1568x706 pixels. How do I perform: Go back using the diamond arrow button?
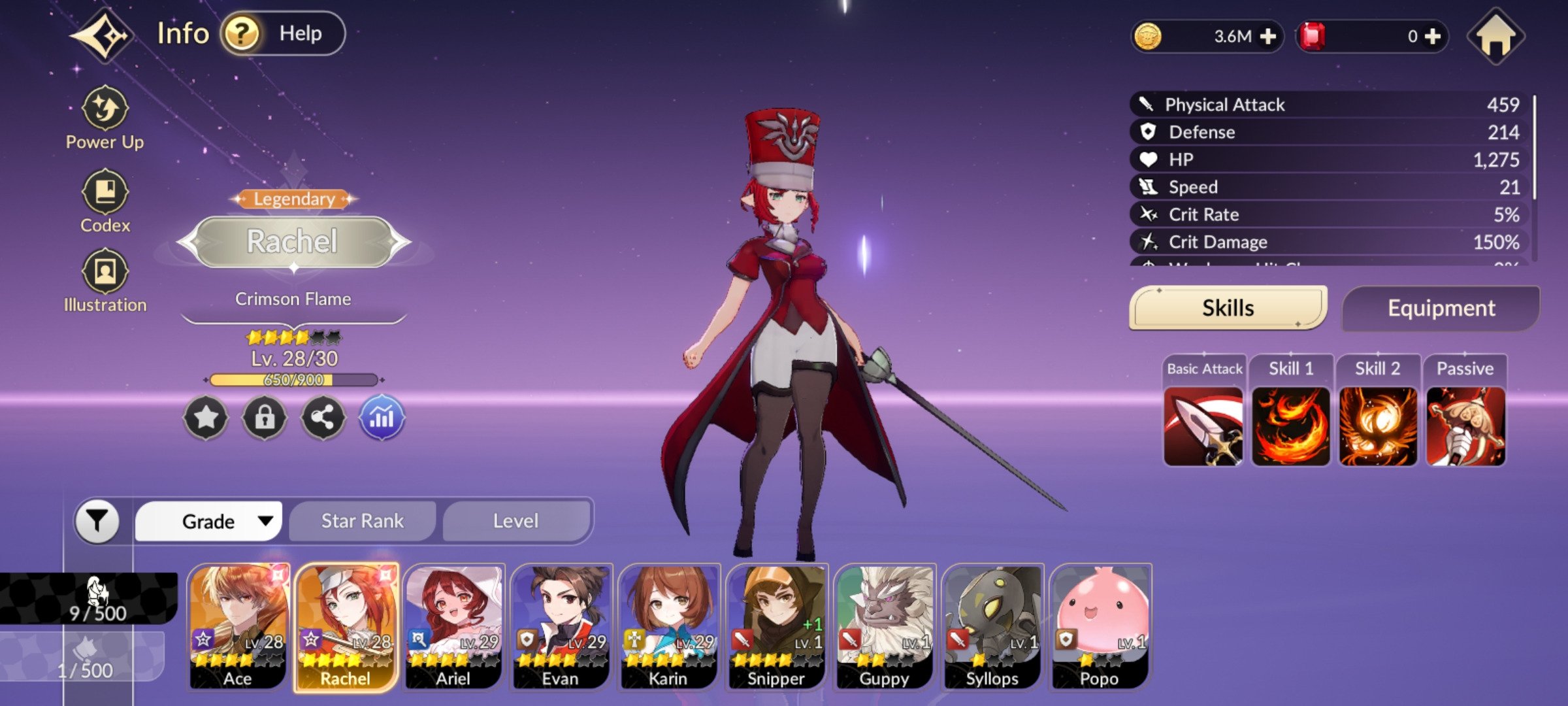click(101, 35)
